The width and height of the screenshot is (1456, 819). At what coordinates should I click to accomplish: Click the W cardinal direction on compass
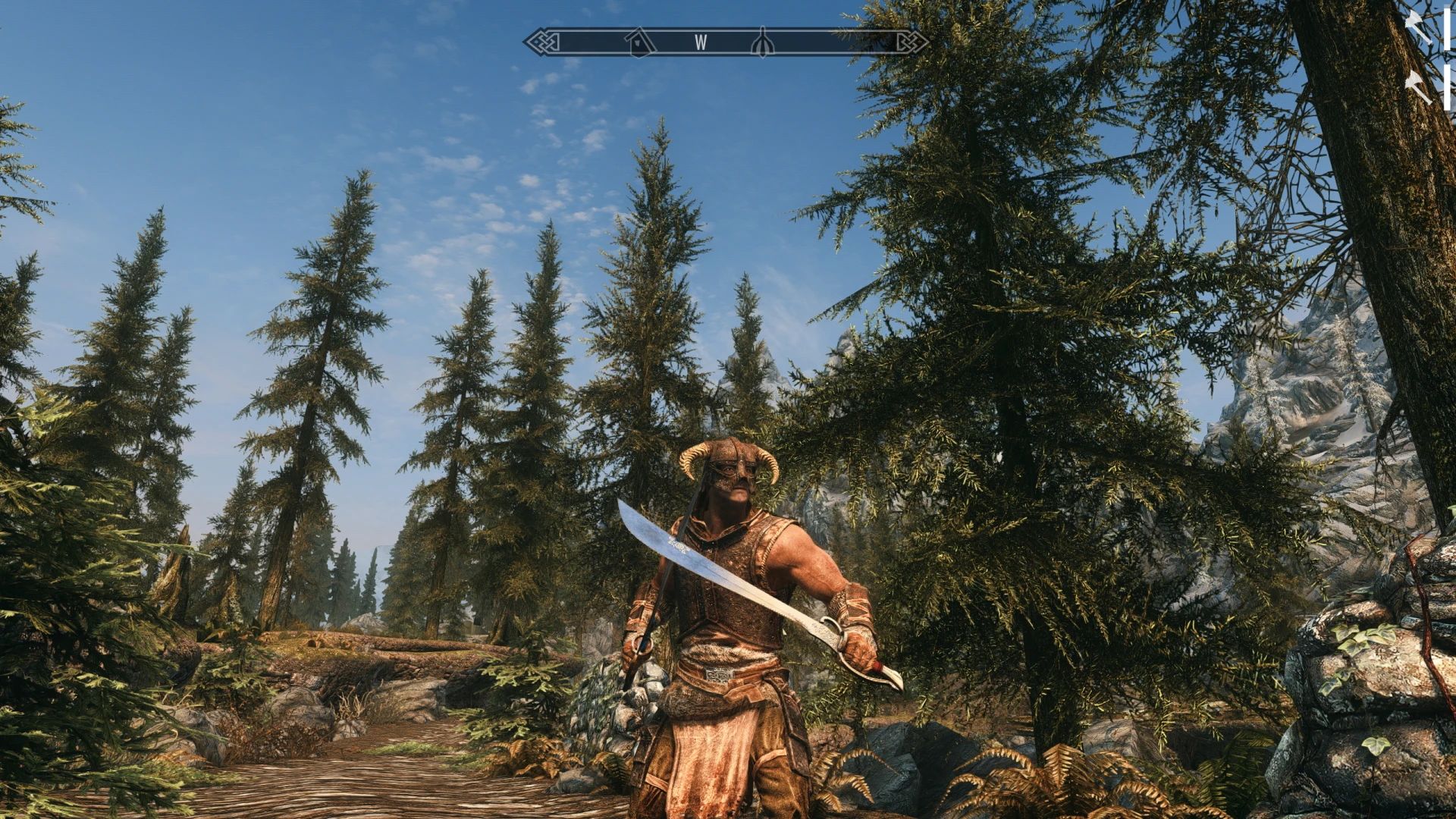[x=701, y=42]
